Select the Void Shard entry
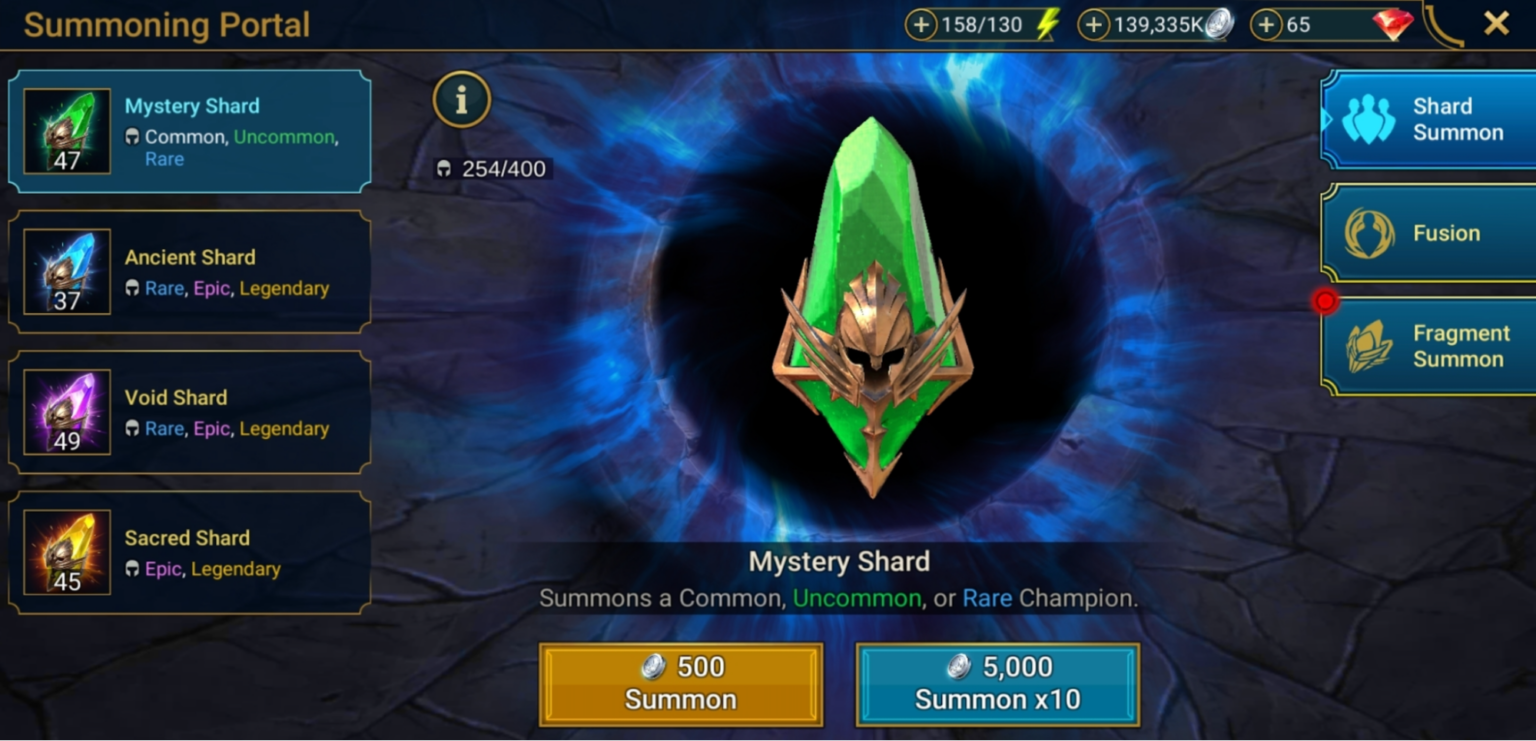This screenshot has height=741, width=1536. tap(190, 410)
